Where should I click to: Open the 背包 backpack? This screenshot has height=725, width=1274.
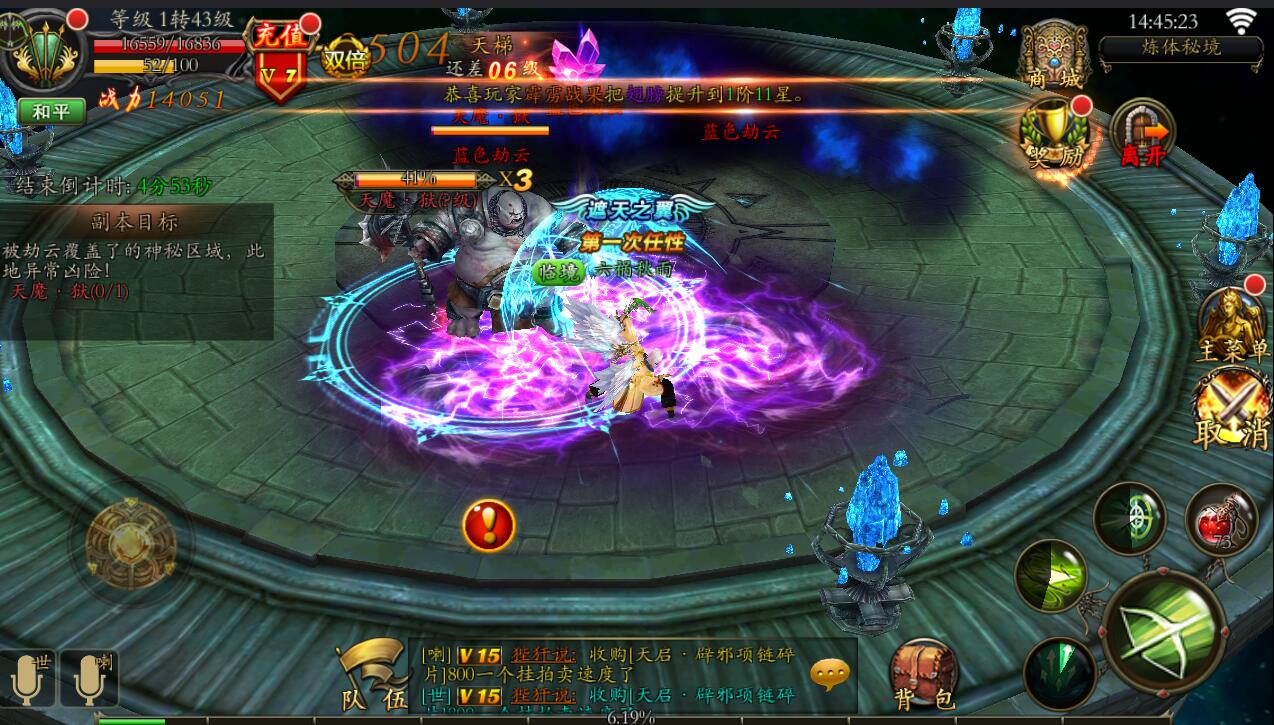[924, 674]
